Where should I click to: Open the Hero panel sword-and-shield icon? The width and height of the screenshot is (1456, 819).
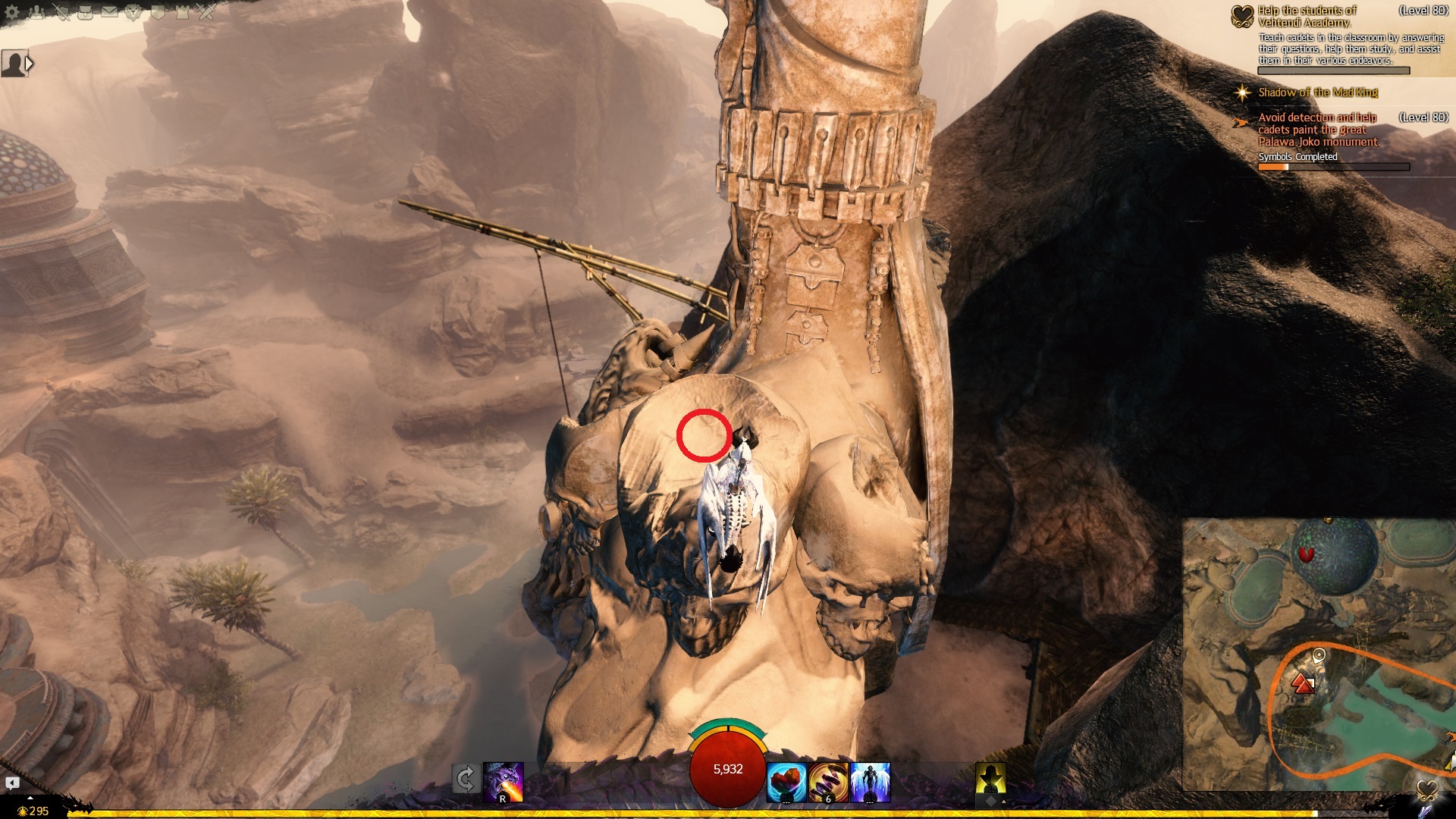pyautogui.click(x=61, y=12)
